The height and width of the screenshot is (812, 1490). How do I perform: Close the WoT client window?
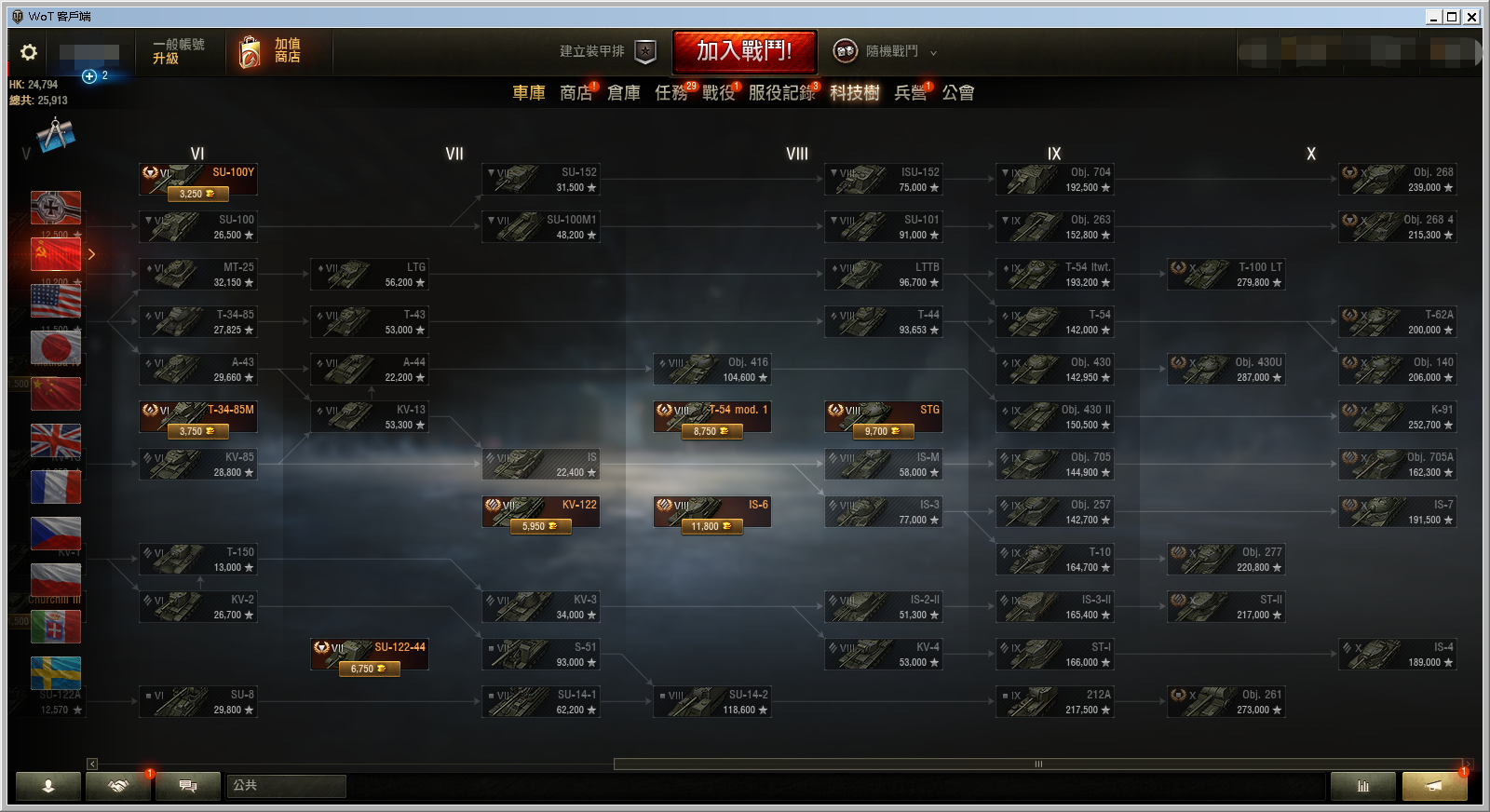[1471, 17]
